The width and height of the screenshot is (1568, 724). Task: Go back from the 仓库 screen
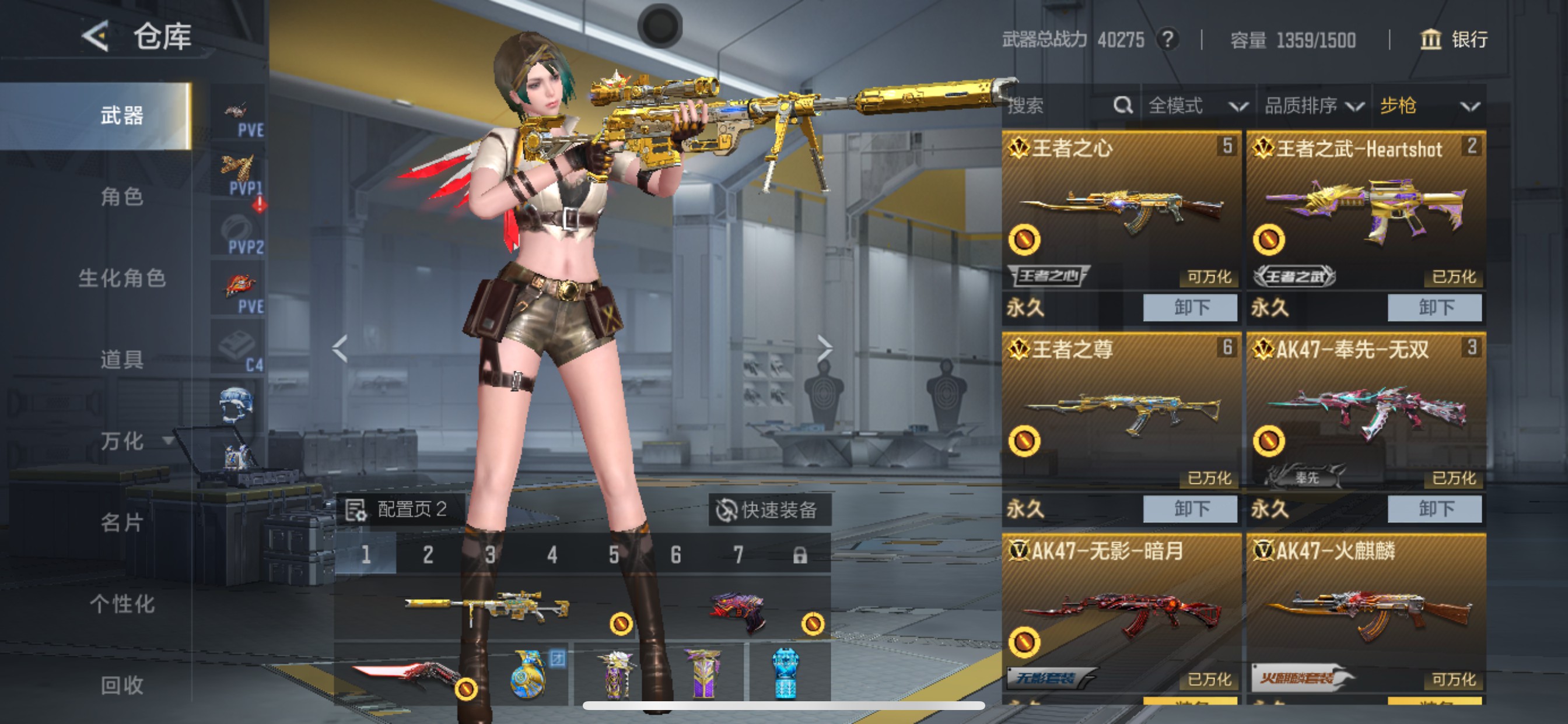click(96, 36)
